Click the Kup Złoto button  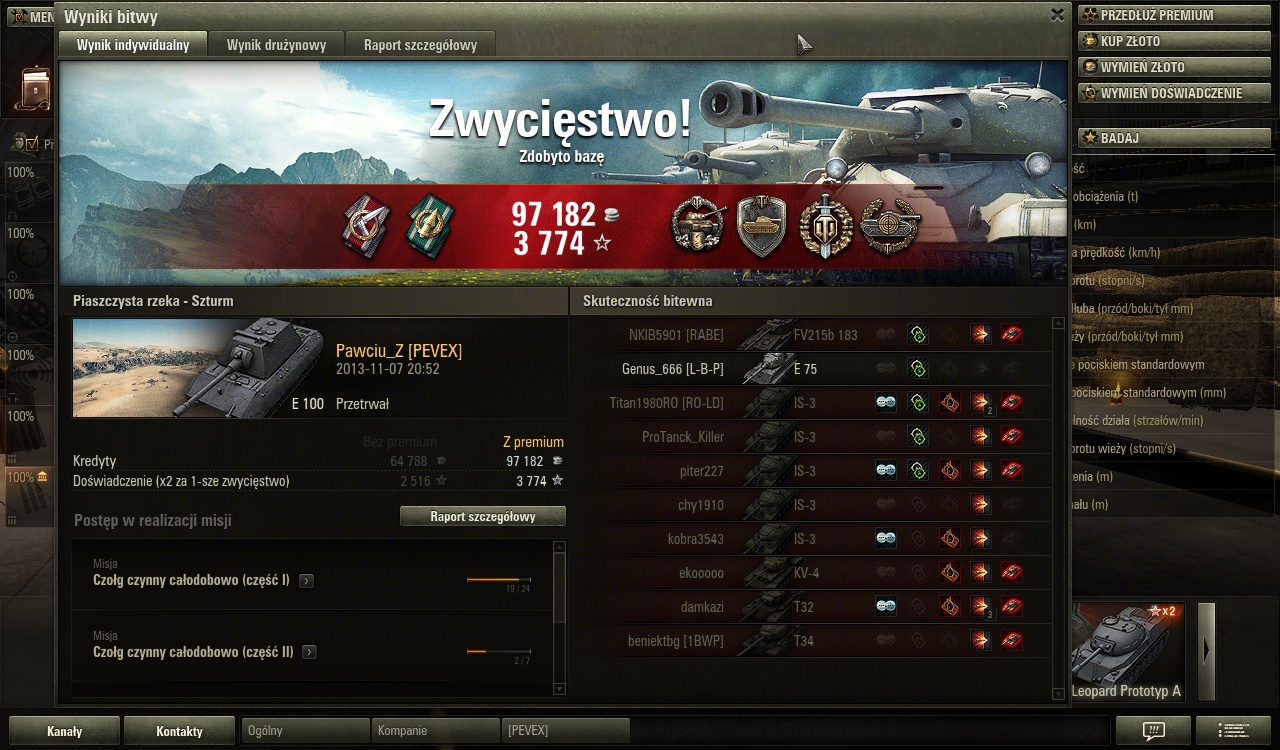point(1174,41)
